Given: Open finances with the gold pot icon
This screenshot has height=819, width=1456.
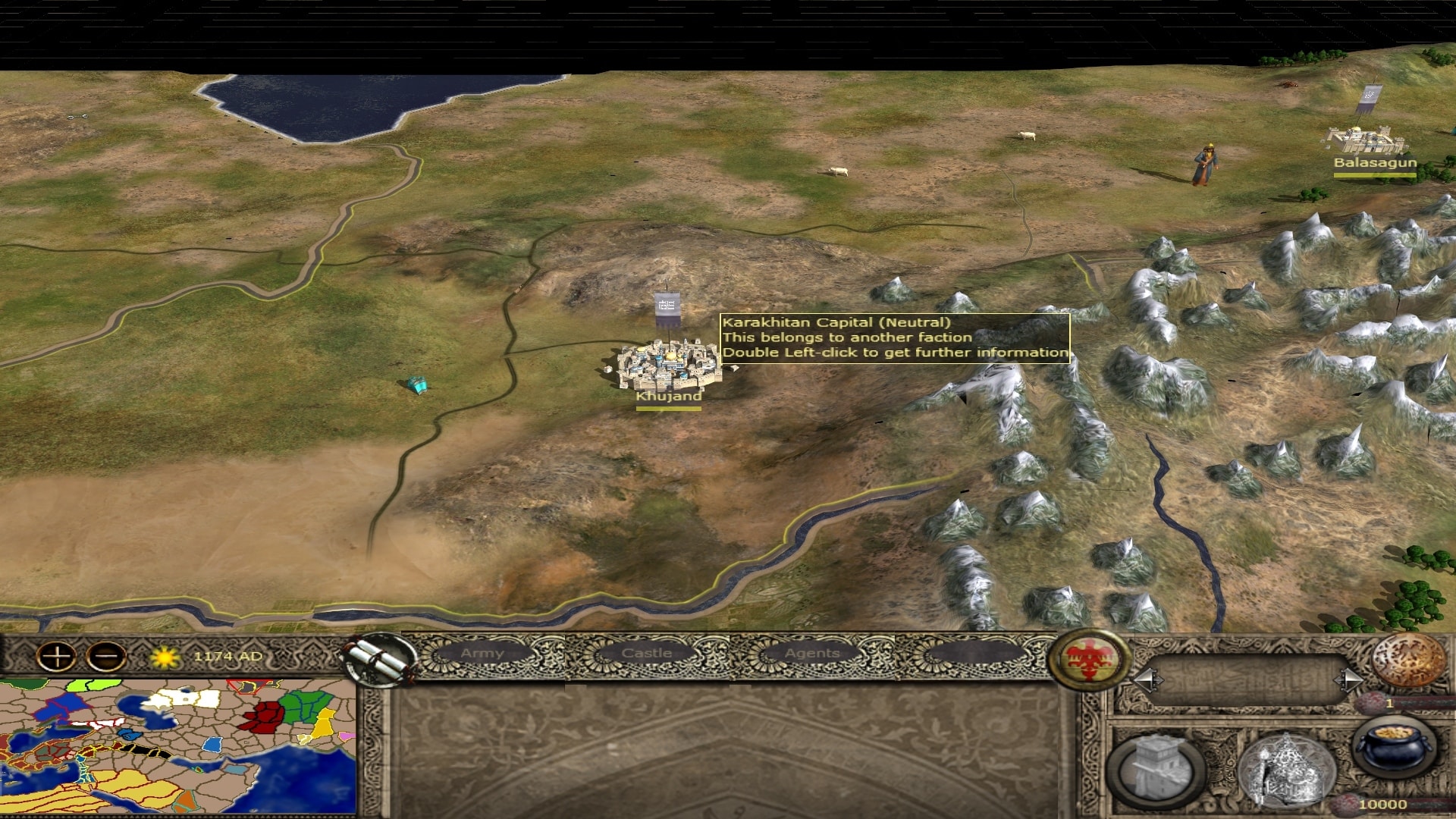Looking at the screenshot, I should pyautogui.click(x=1394, y=746).
